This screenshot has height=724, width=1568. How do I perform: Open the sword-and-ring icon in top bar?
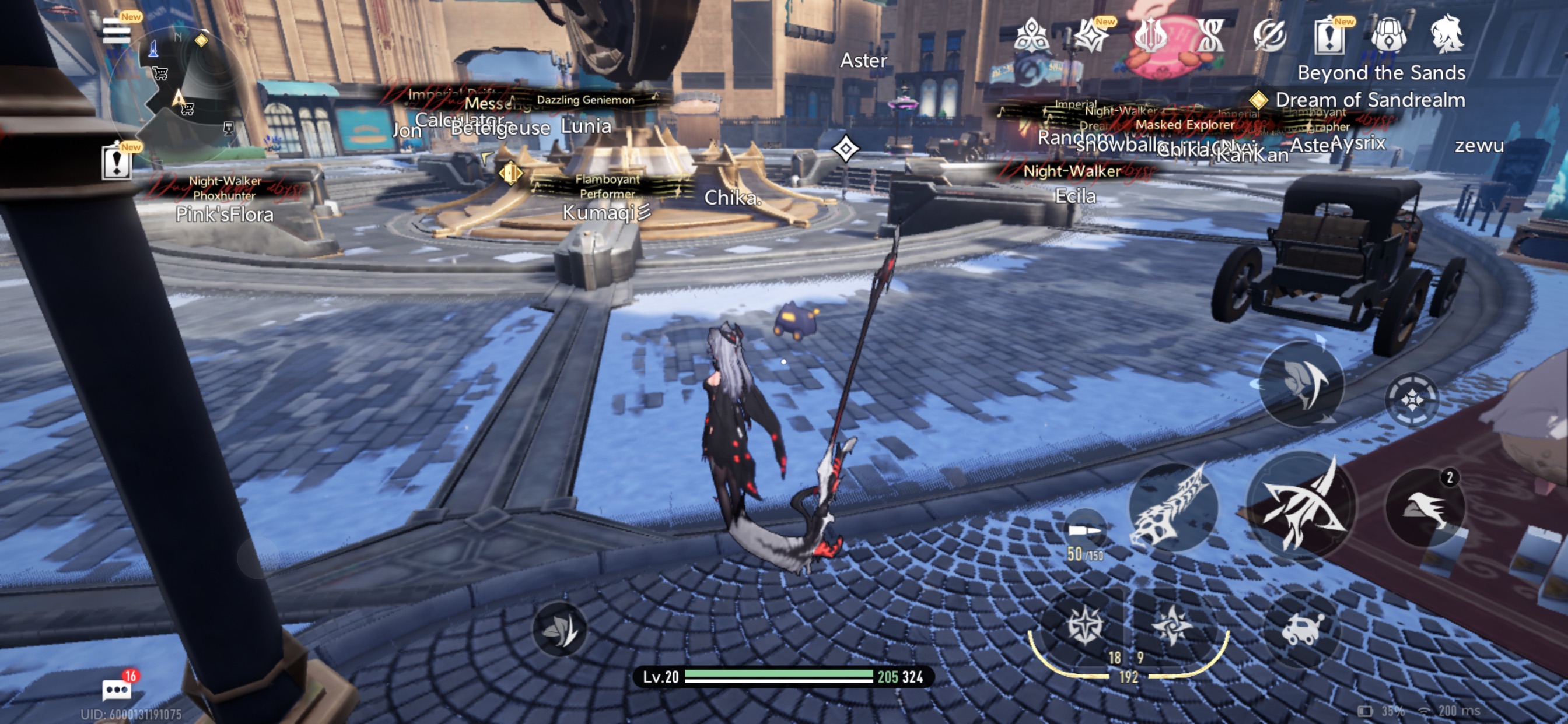(1270, 36)
